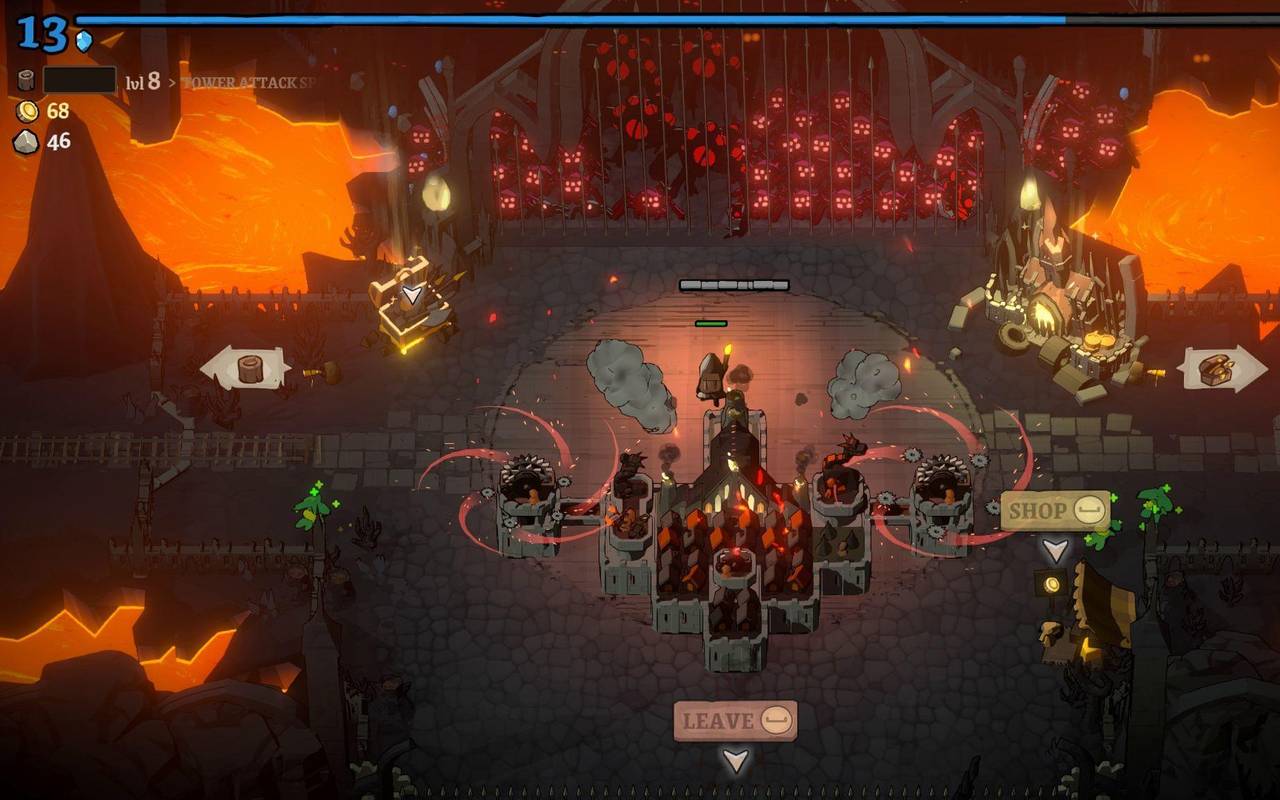
Task: Click the down arrow under the LEAVE sign
Action: [737, 760]
